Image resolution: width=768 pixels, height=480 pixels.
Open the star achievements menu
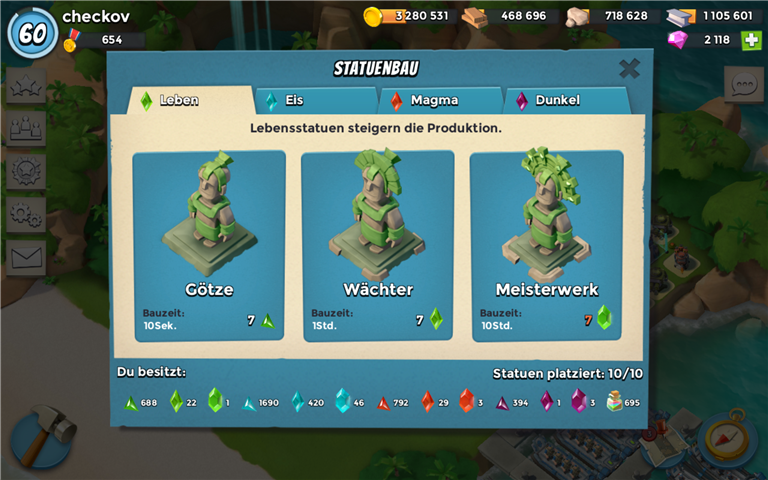[x=26, y=85]
